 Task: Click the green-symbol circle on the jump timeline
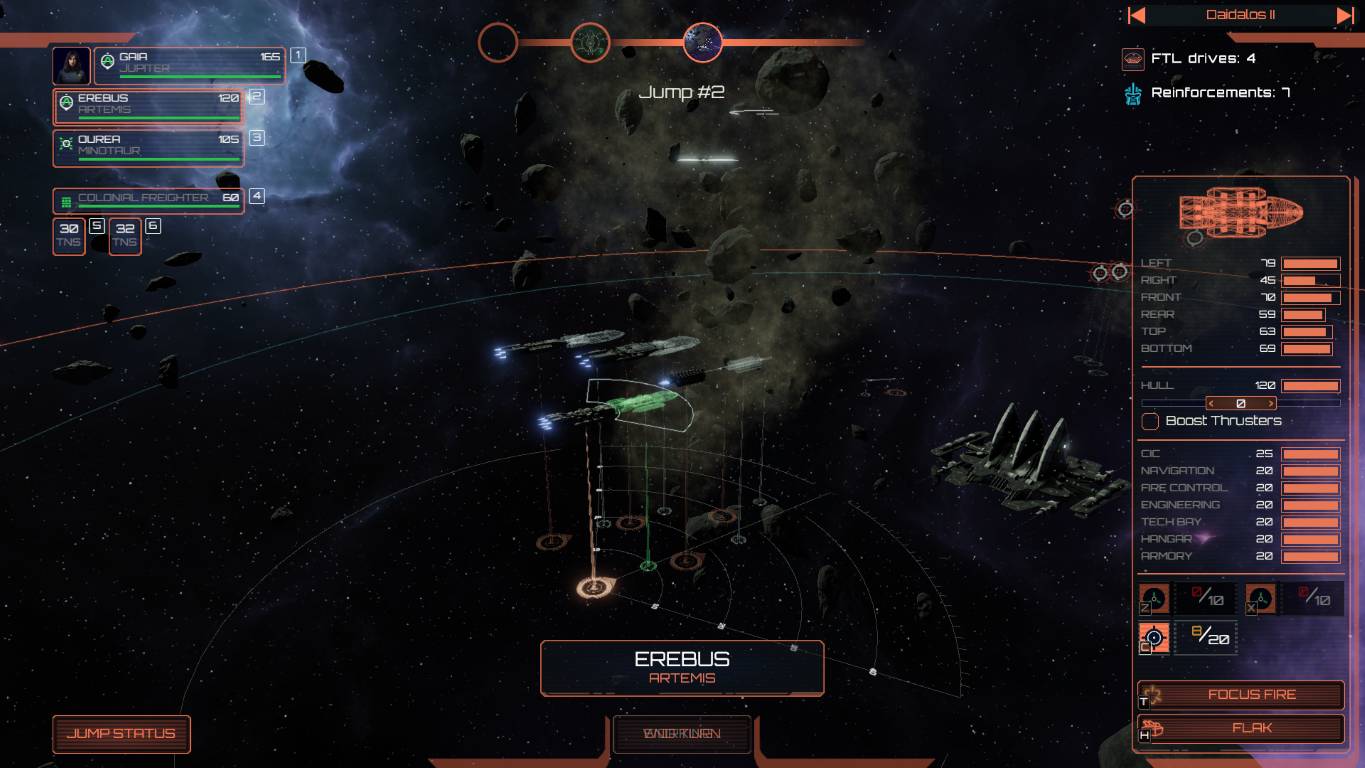tap(590, 42)
